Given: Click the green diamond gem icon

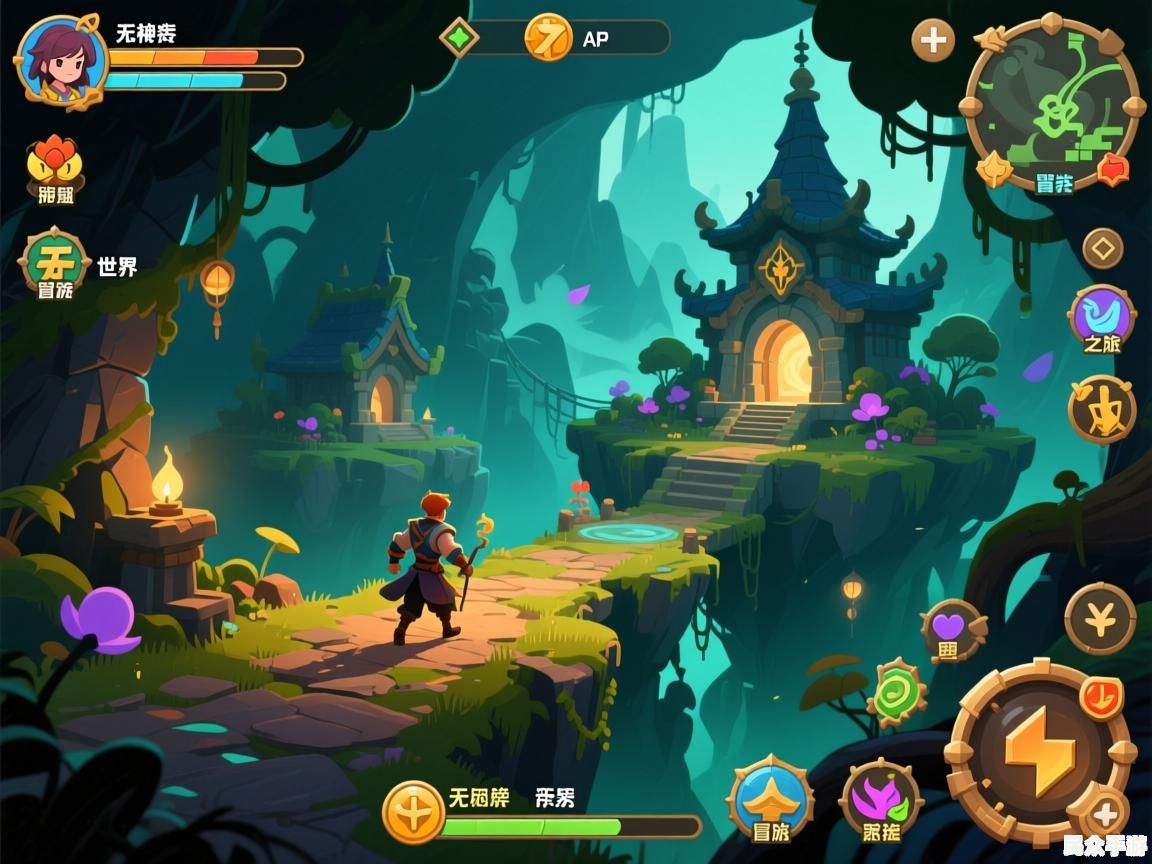Looking at the screenshot, I should (459, 38).
